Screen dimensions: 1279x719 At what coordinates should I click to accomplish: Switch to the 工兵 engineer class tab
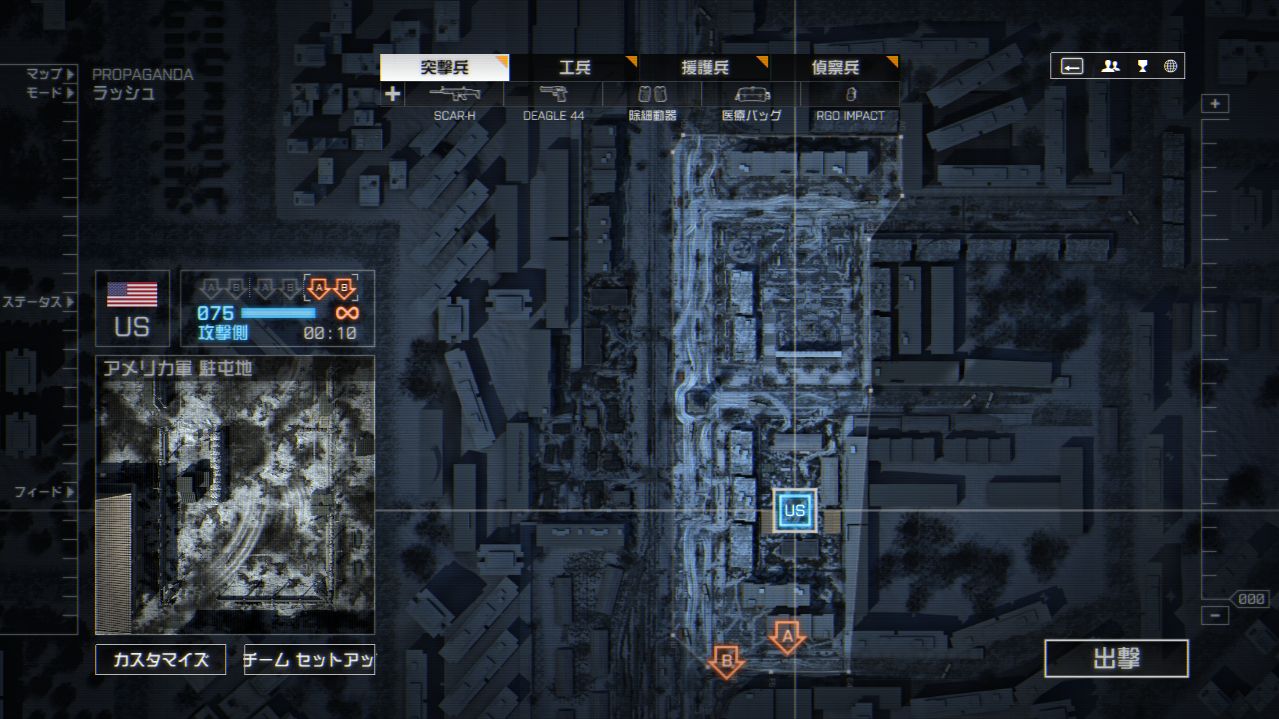574,68
